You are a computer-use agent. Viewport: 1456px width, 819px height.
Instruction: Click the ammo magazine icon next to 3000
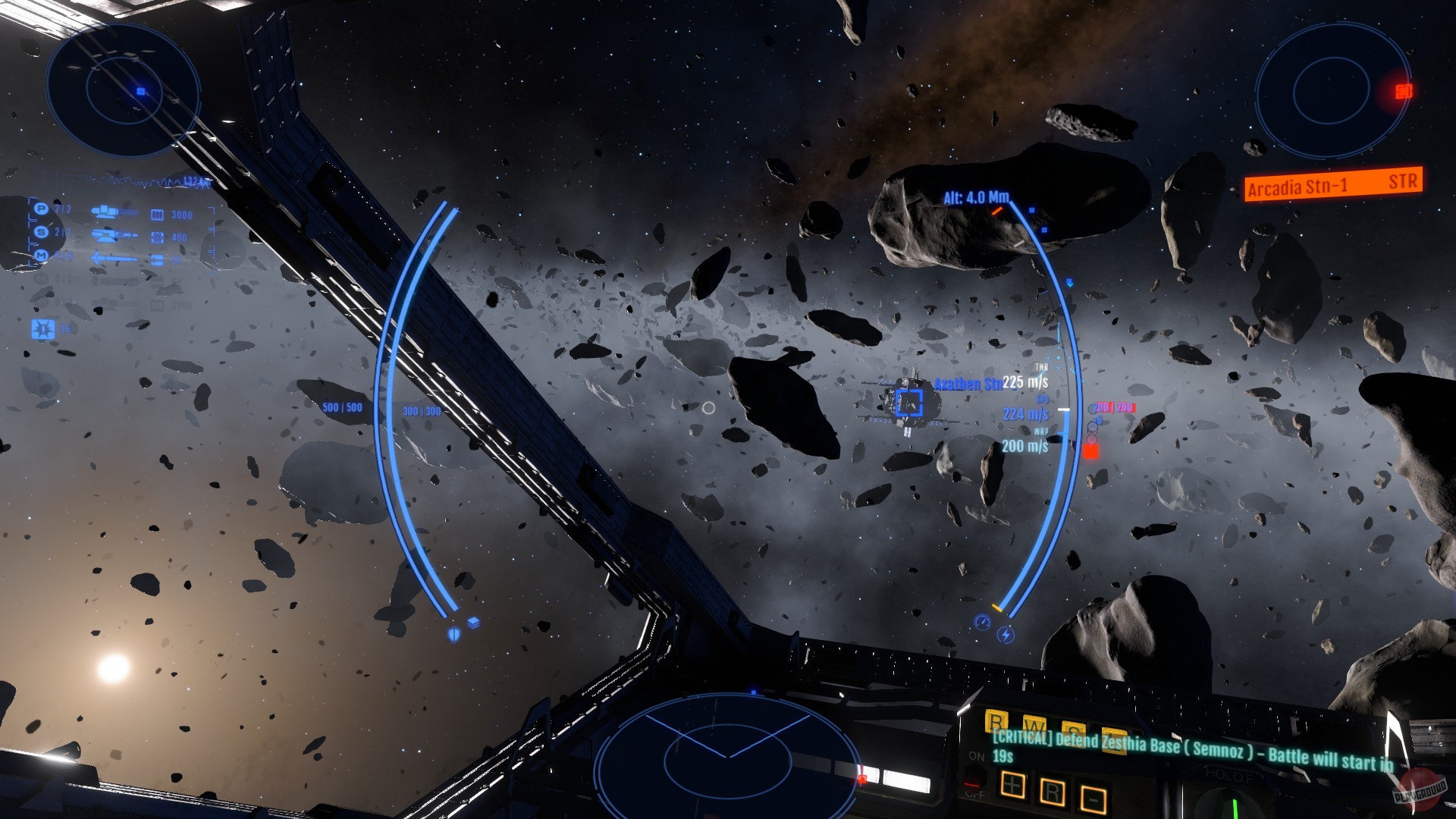point(158,214)
